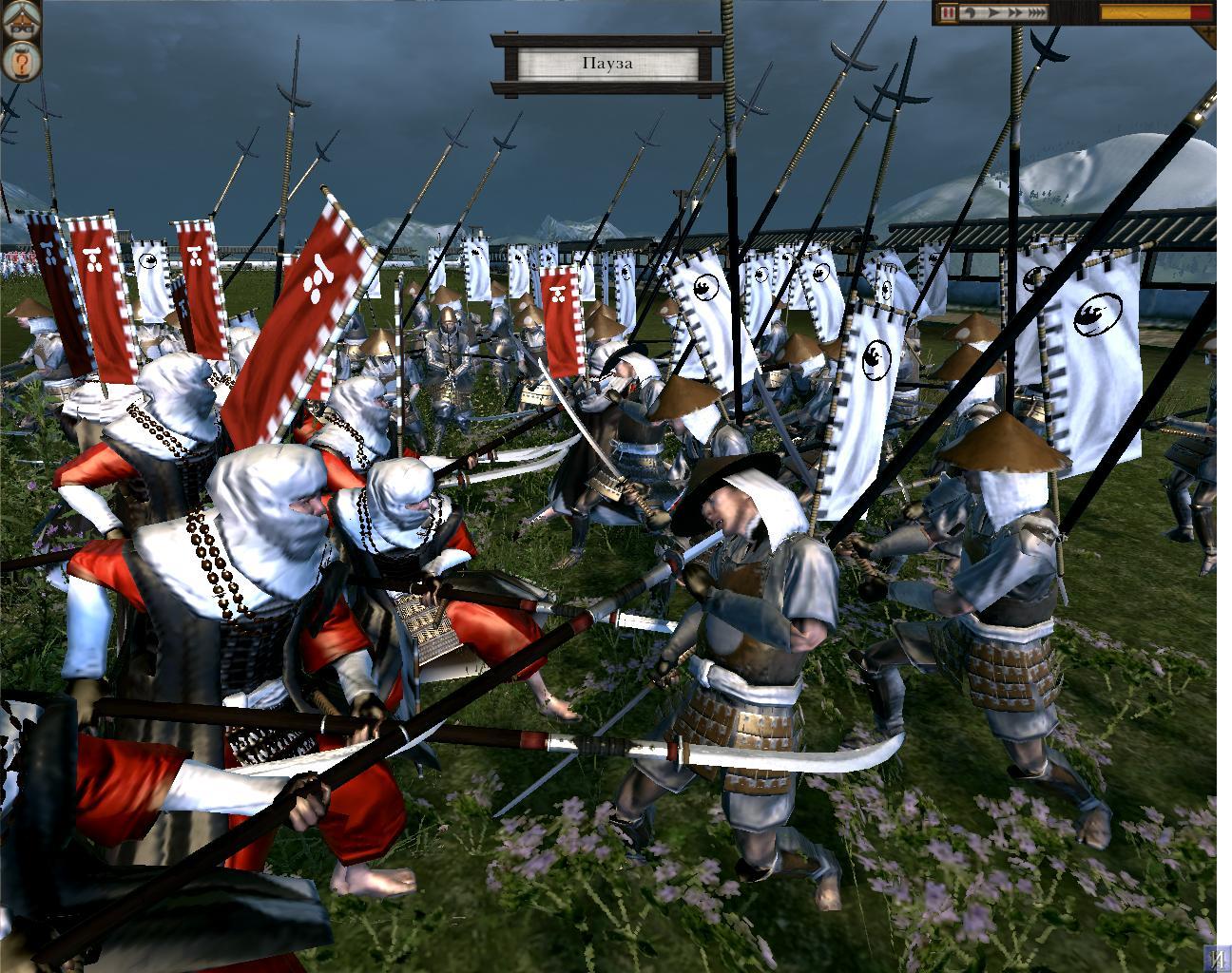This screenshot has height=973, width=1232.
Task: Resume battle at normal speed
Action: click(991, 13)
